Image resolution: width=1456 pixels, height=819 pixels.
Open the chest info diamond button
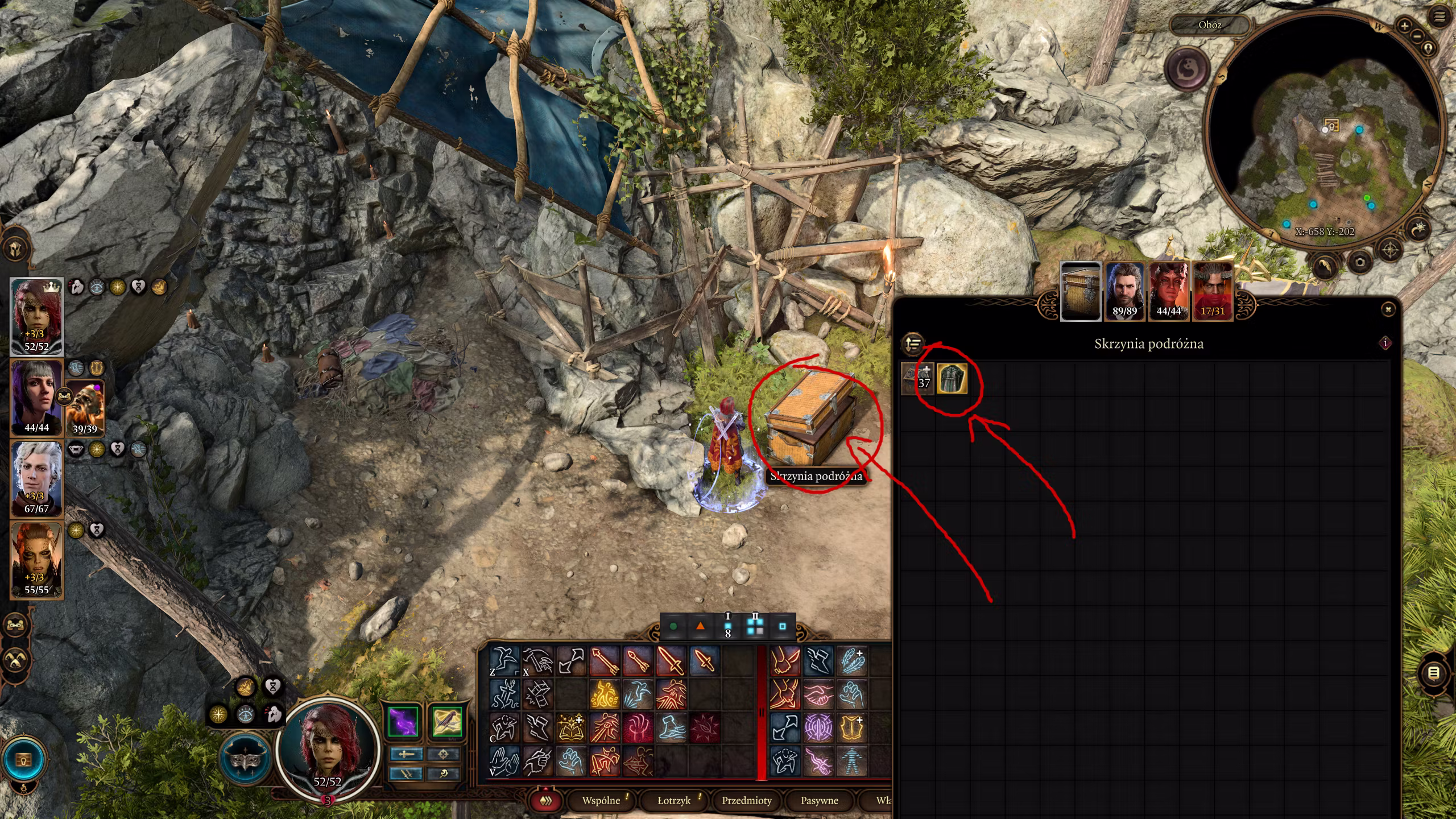coord(1385,343)
